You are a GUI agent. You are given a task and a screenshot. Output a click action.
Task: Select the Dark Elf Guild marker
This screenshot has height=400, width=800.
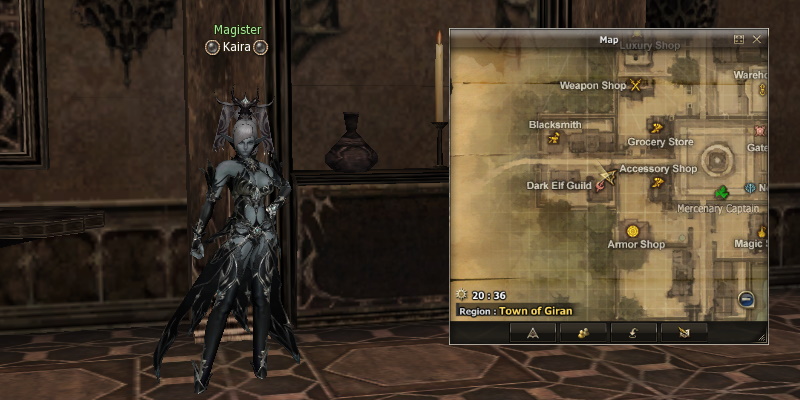click(x=603, y=183)
